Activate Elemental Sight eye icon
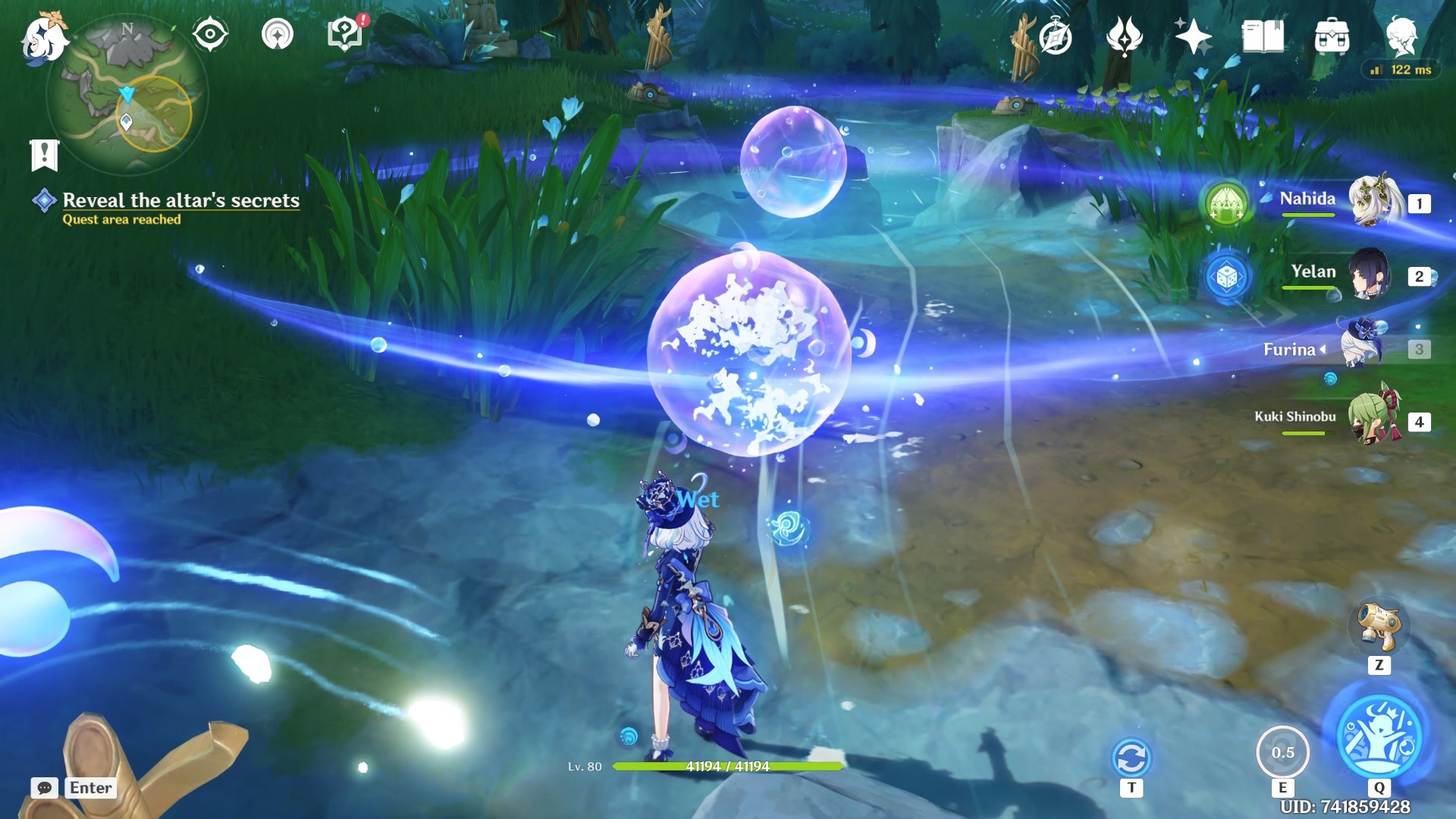This screenshot has width=1456, height=819. [210, 33]
